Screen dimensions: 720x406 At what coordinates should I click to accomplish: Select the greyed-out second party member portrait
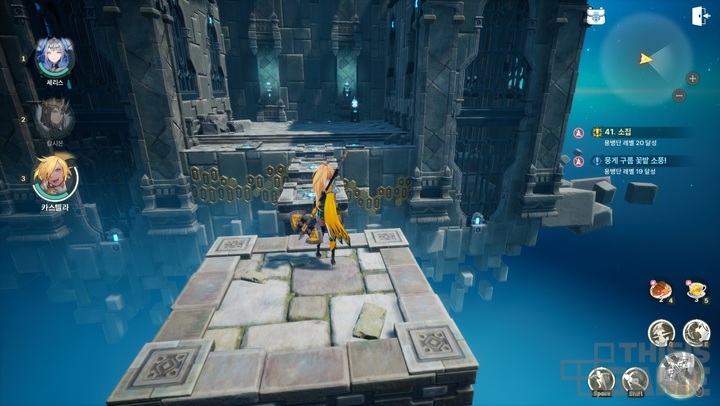pos(54,119)
